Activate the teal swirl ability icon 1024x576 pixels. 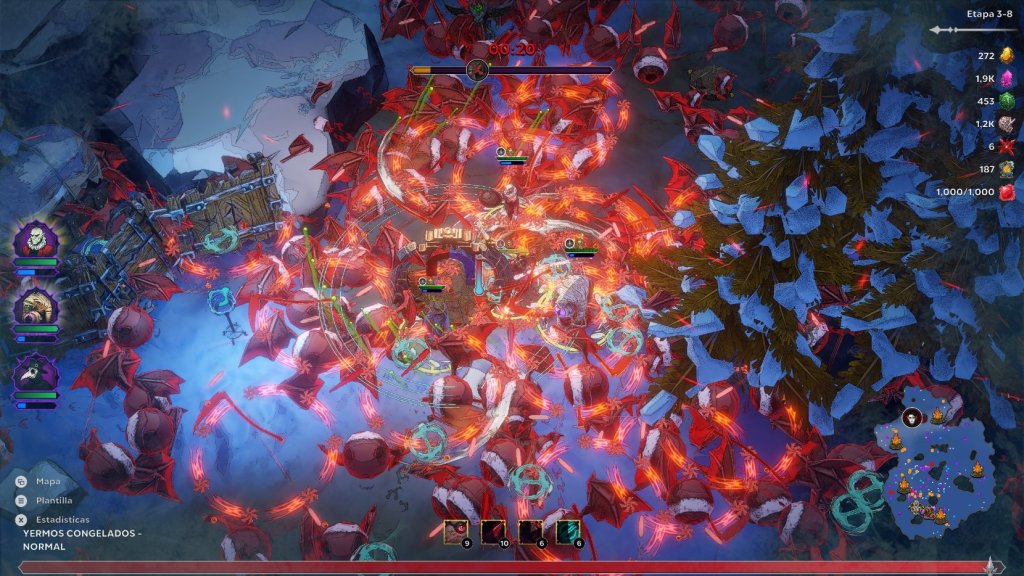point(567,532)
